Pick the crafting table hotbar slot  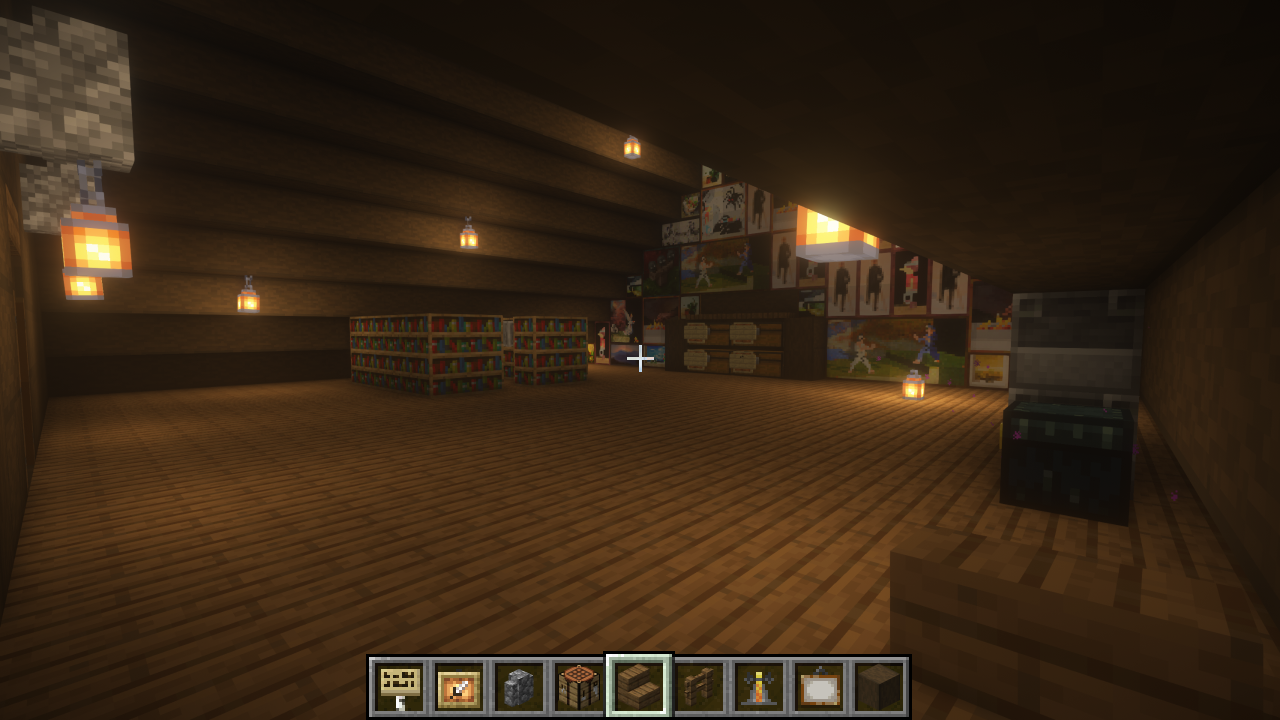point(579,687)
